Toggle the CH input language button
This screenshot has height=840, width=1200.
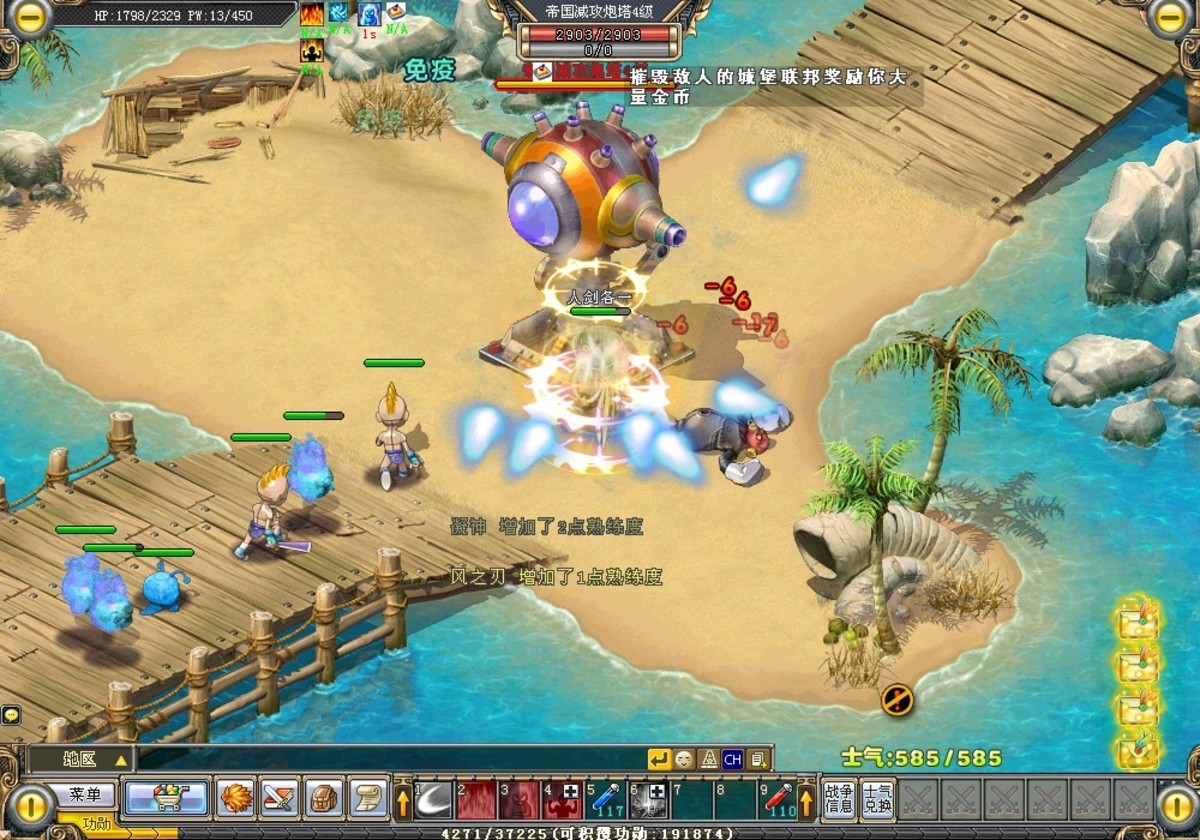[733, 759]
